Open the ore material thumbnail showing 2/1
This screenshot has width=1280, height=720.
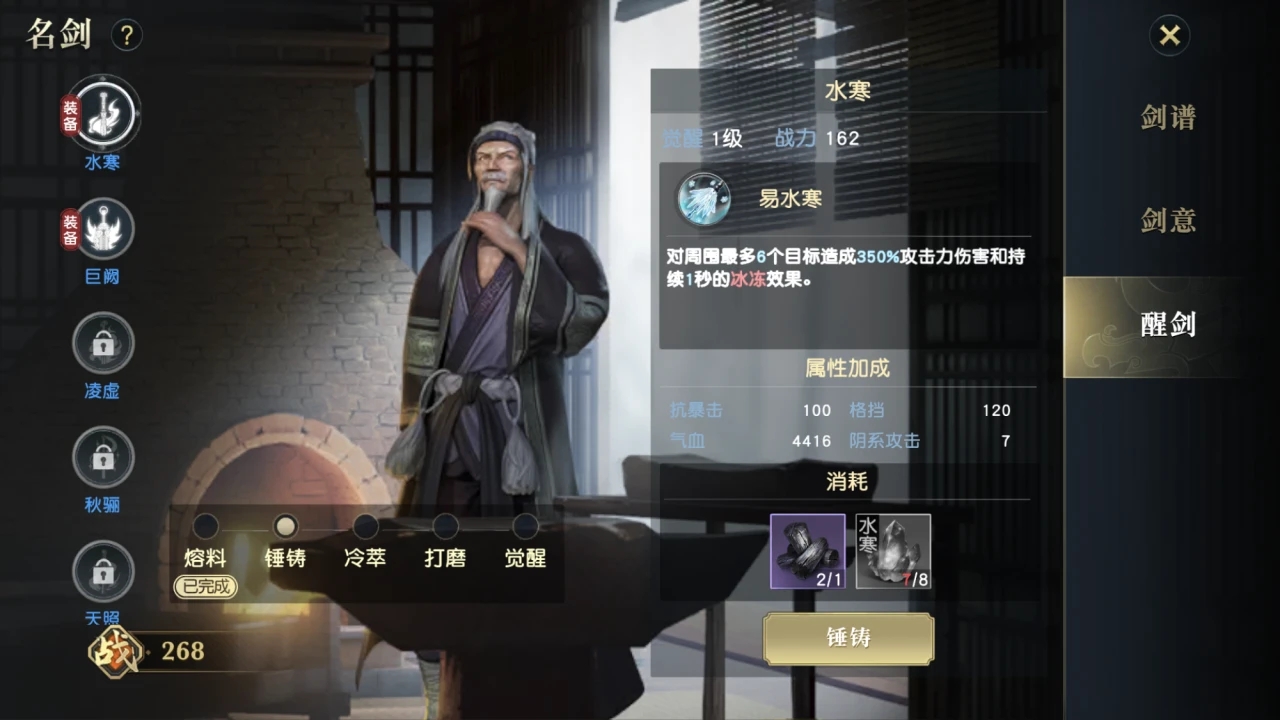(x=807, y=551)
